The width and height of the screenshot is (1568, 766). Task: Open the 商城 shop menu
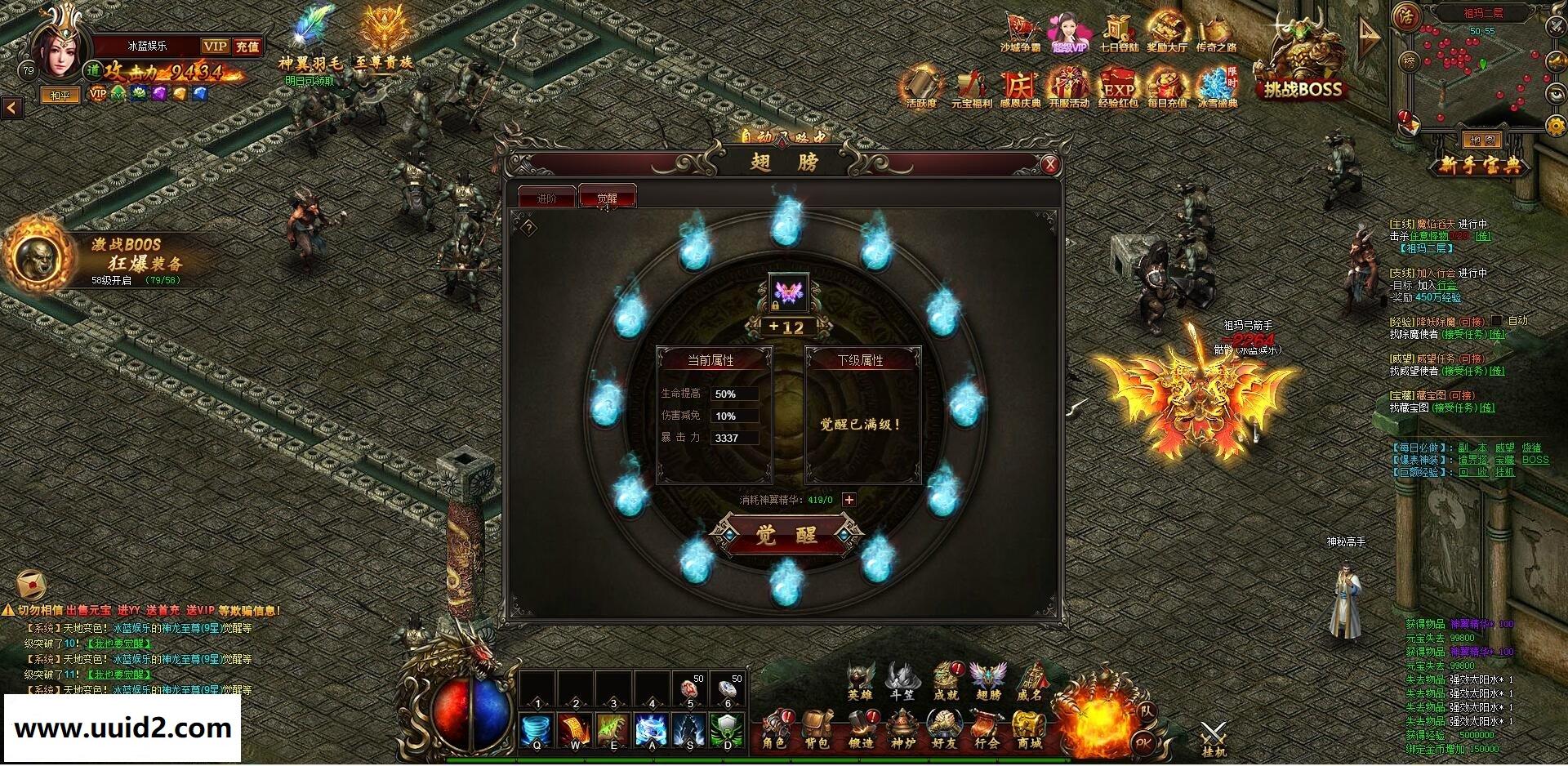pyautogui.click(x=1029, y=730)
